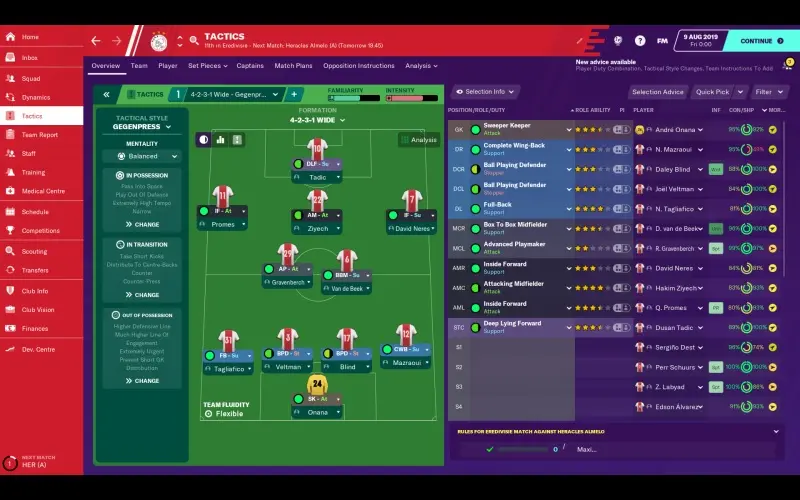Open the Transfers menu entry
800x500 pixels.
click(x=35, y=270)
